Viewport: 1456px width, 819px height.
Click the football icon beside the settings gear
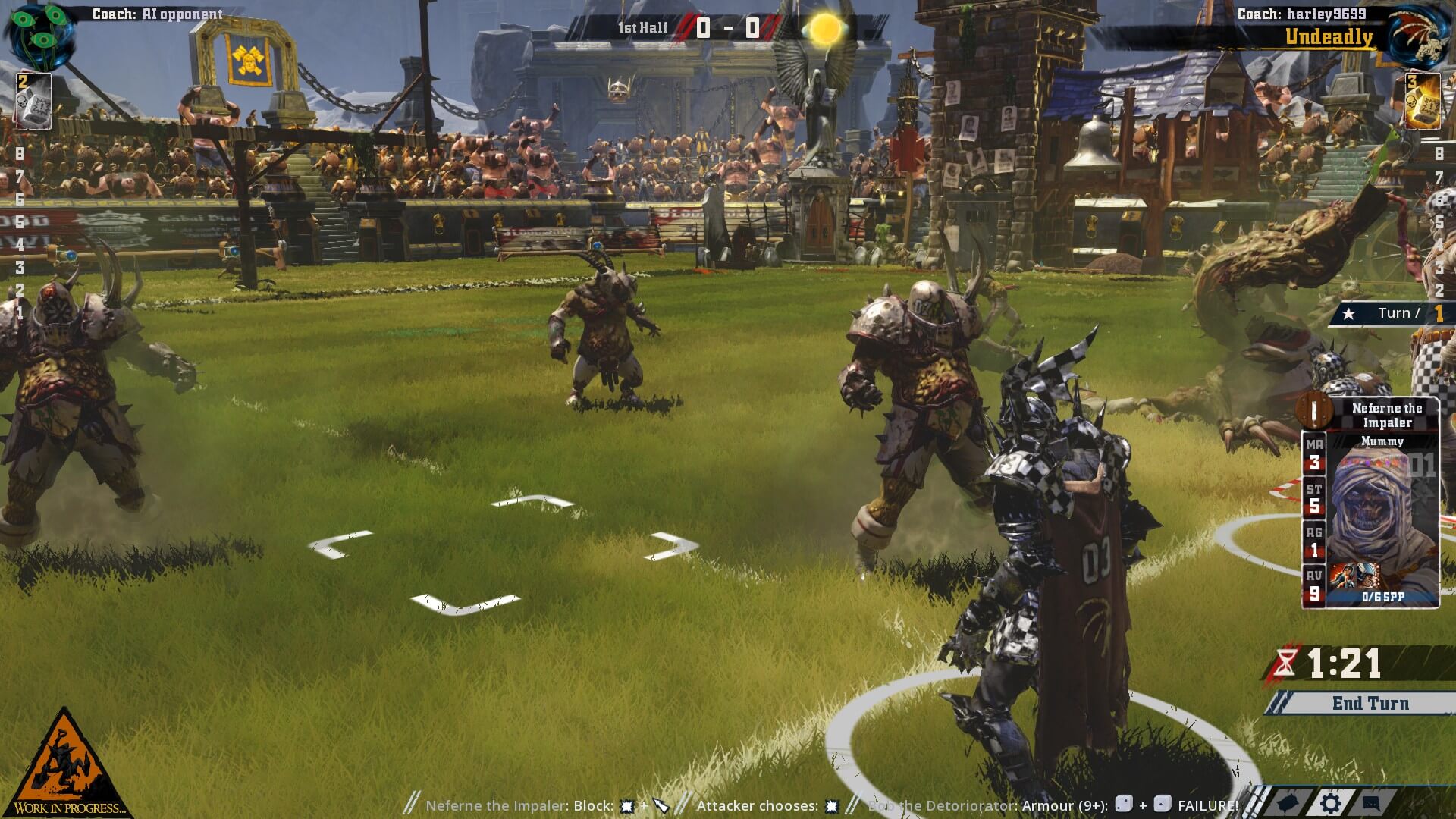click(1289, 803)
